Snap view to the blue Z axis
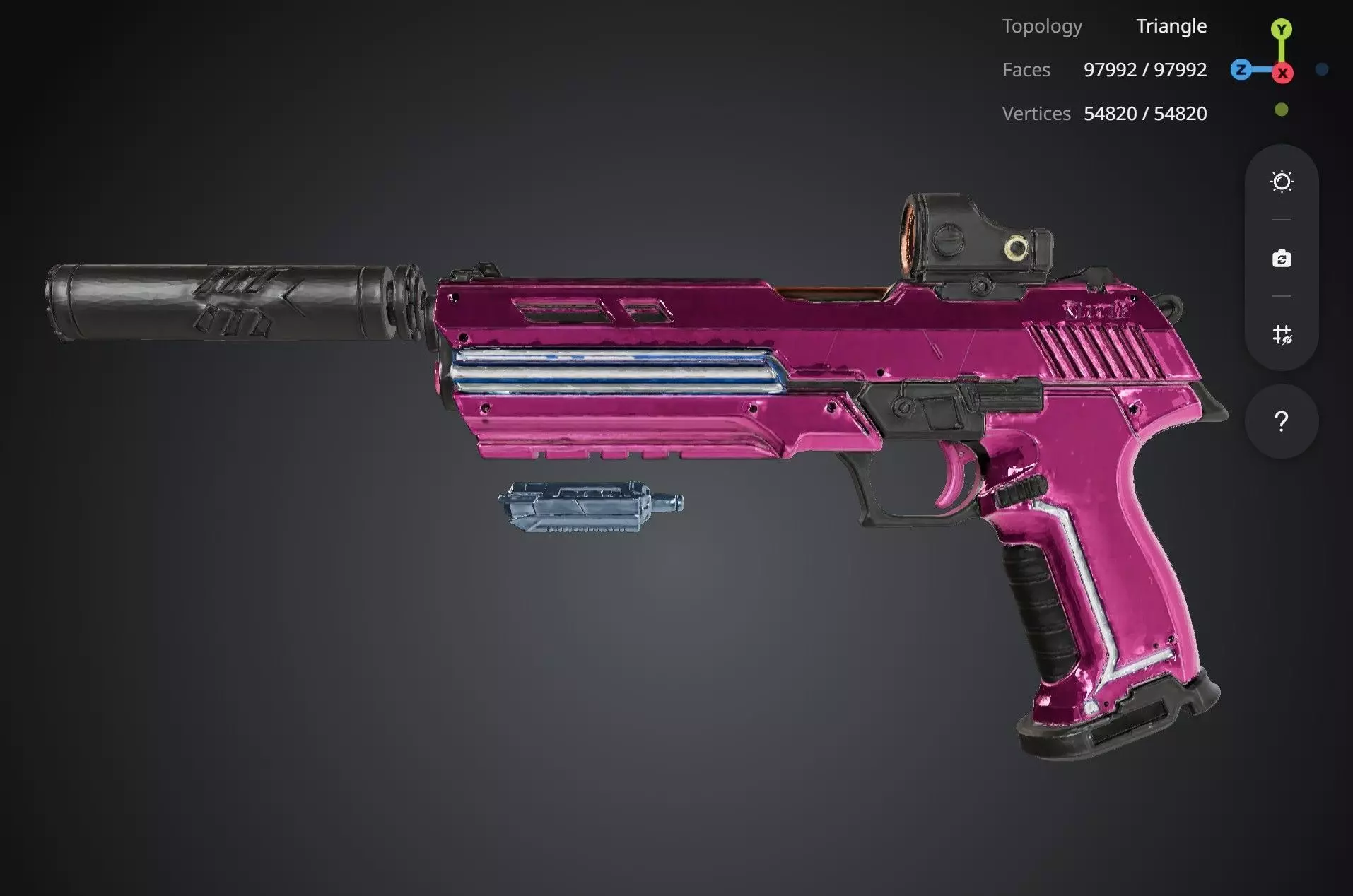The image size is (1353, 896). pyautogui.click(x=1241, y=70)
